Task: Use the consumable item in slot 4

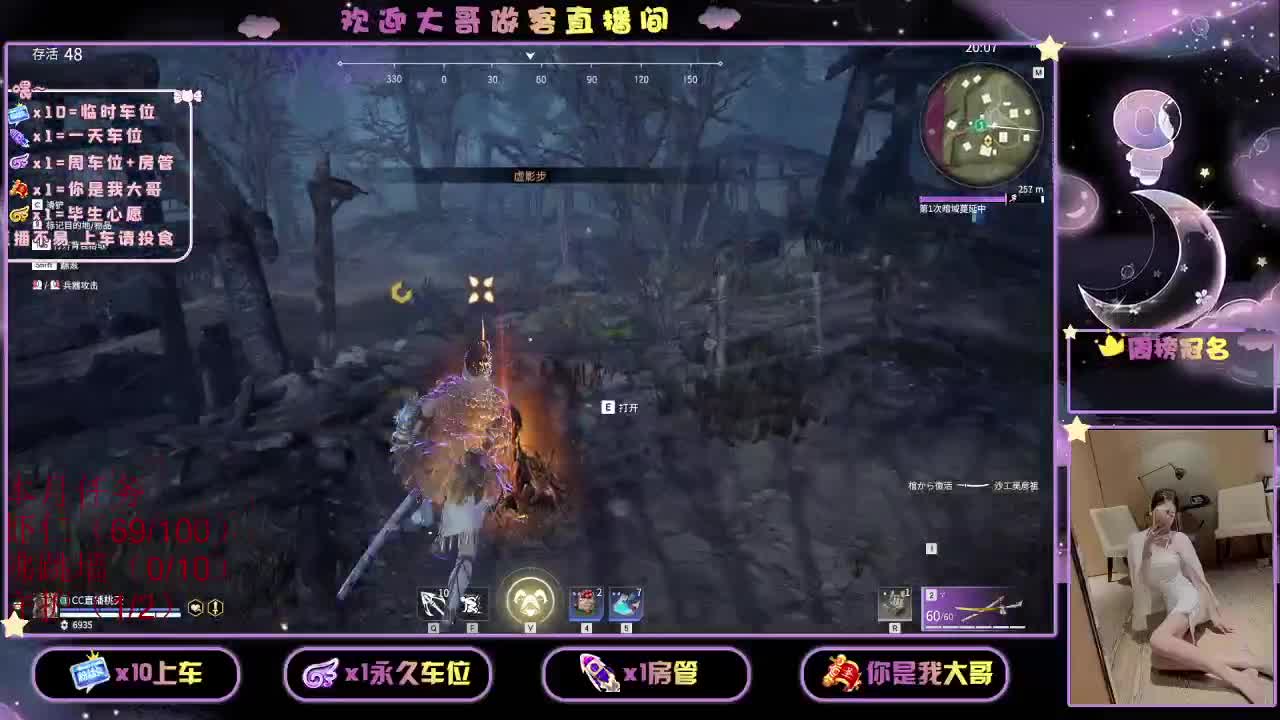Action: pyautogui.click(x=589, y=601)
